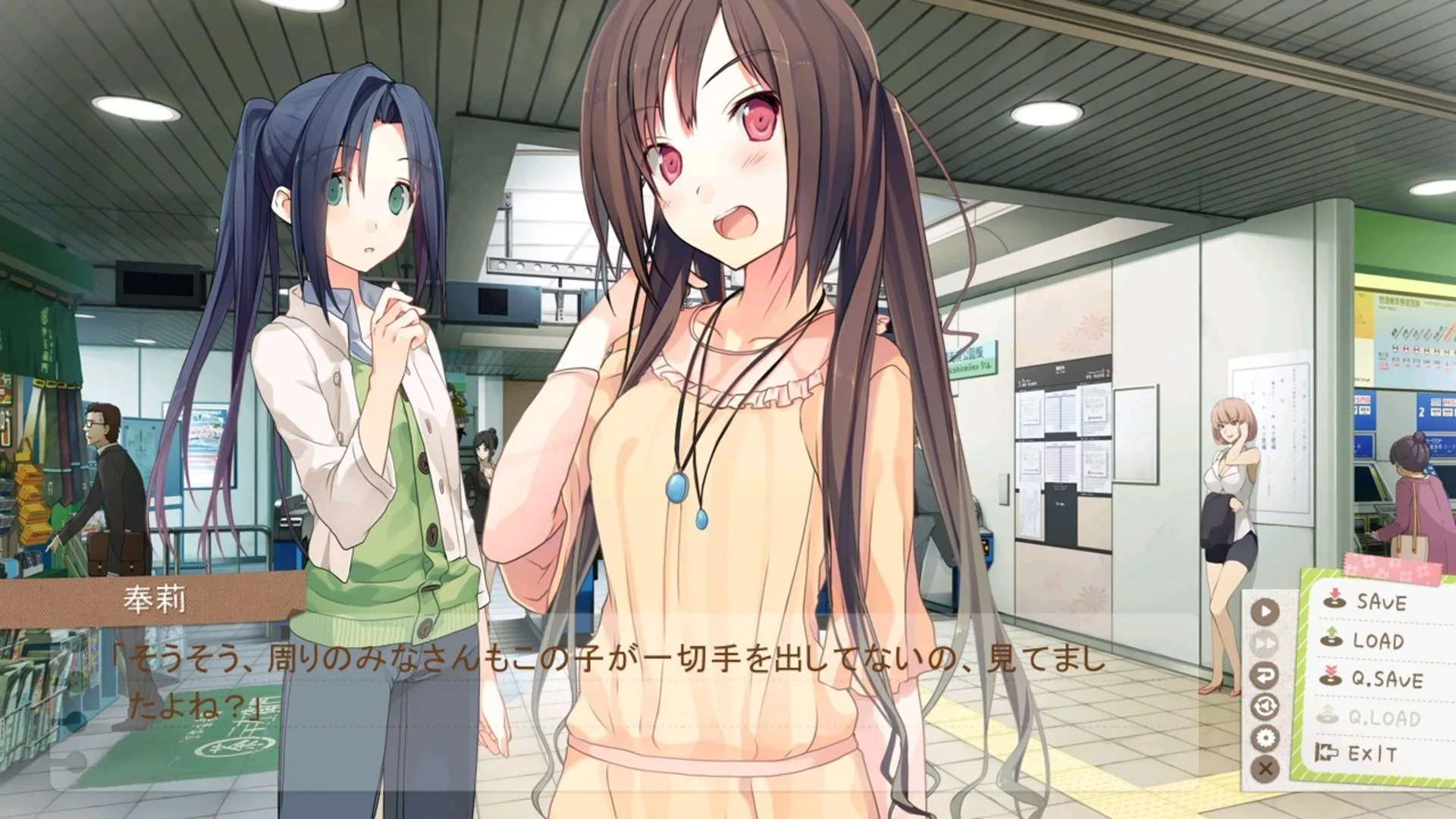
Task: Choose Q.SAvE to quick save
Action: 1388,677
